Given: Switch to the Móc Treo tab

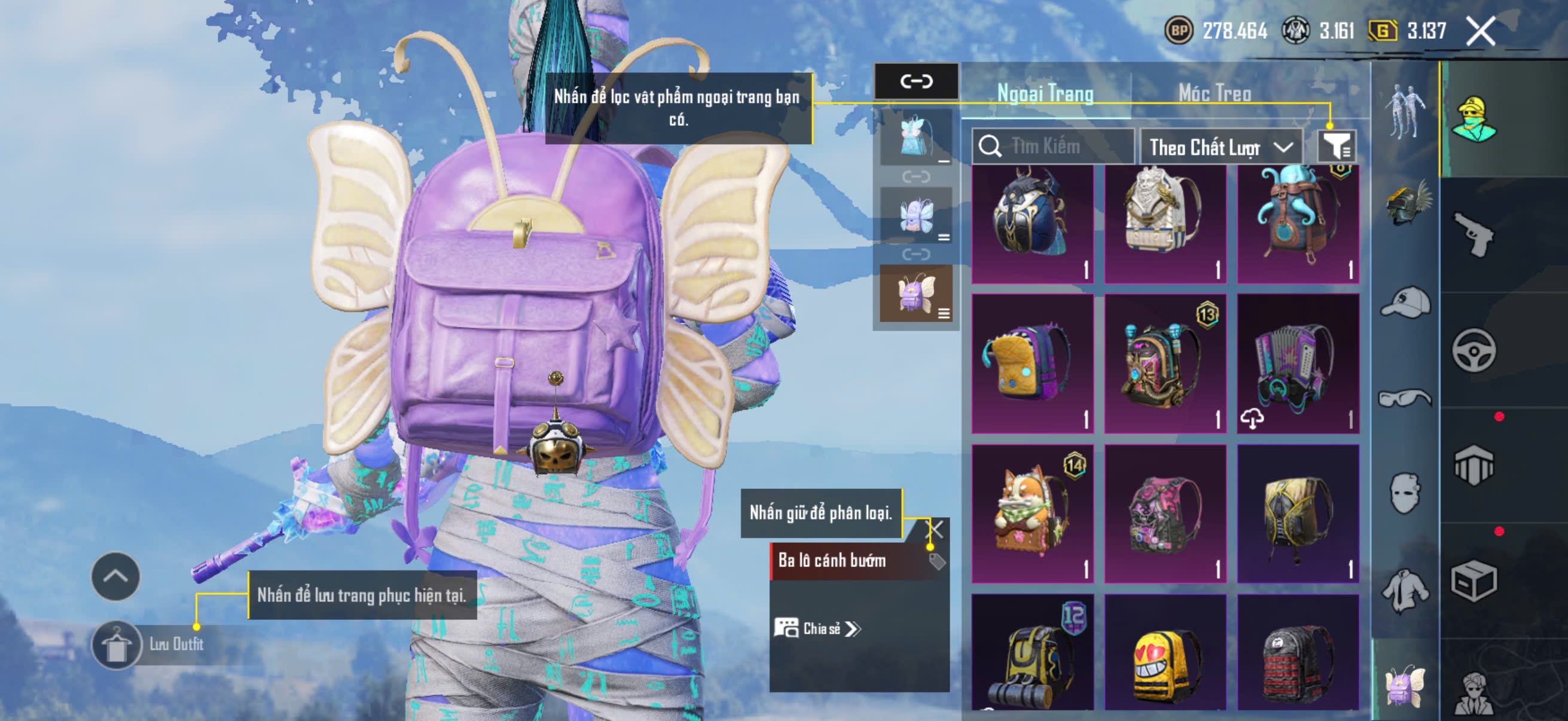Looking at the screenshot, I should [x=1215, y=93].
